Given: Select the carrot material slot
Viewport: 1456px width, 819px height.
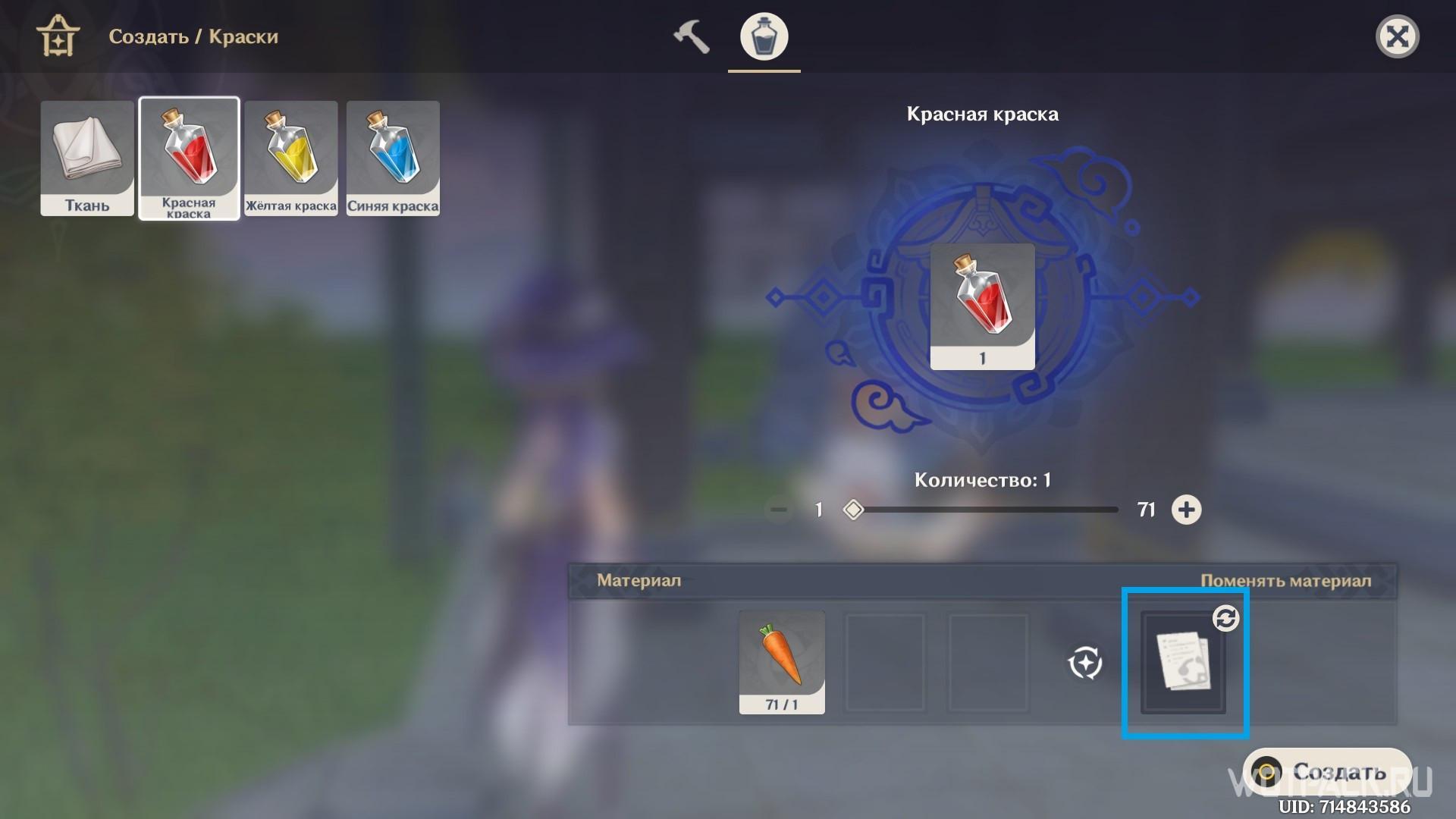Looking at the screenshot, I should click(x=782, y=661).
